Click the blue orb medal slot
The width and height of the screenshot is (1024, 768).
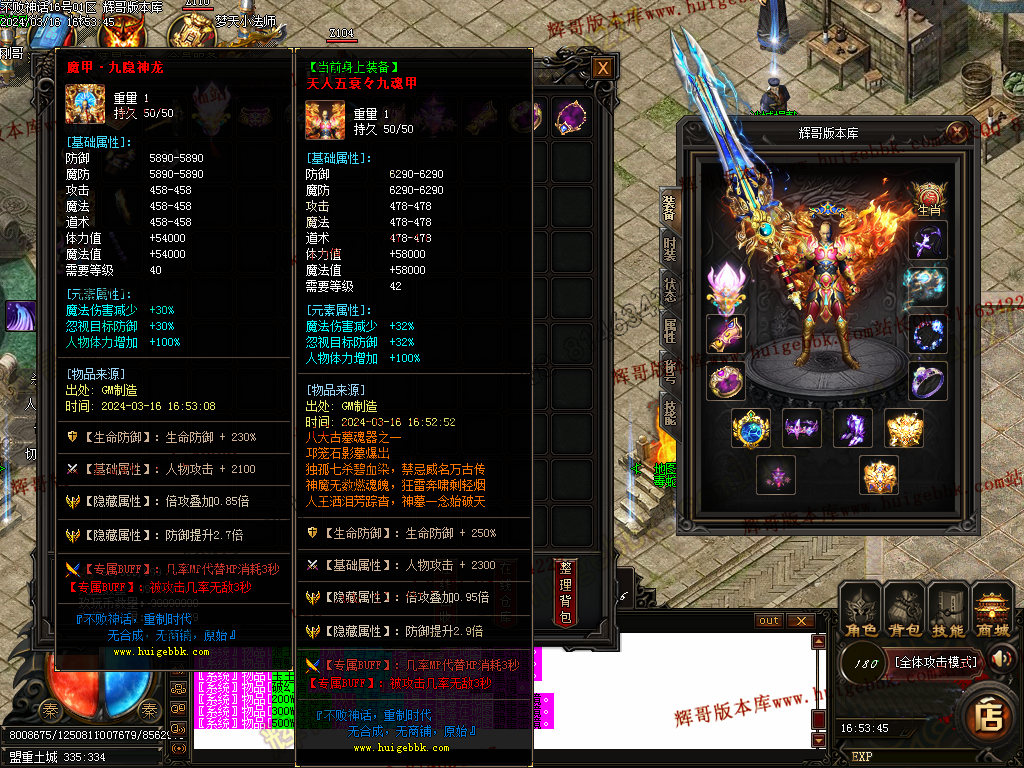coord(749,428)
